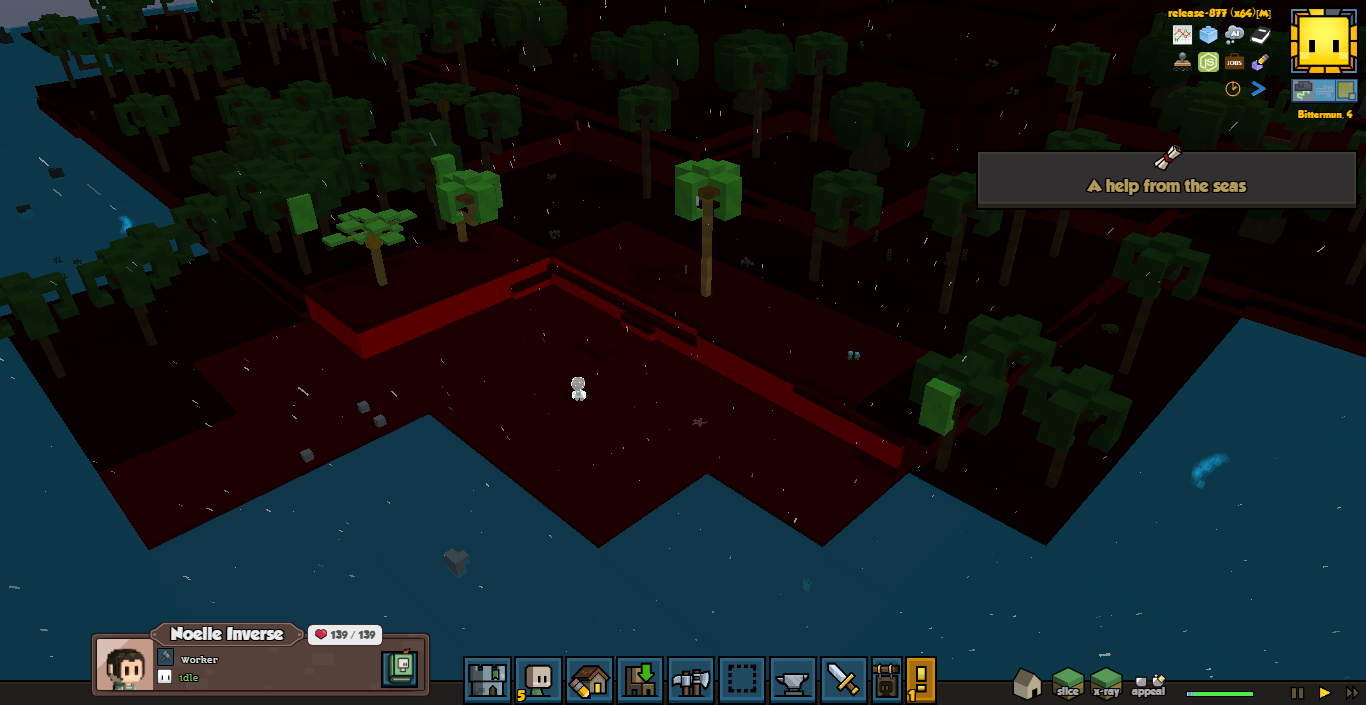Screen dimensions: 1366x705
Task: Open Noelle Inverse's green character sheet icon
Action: (399, 668)
